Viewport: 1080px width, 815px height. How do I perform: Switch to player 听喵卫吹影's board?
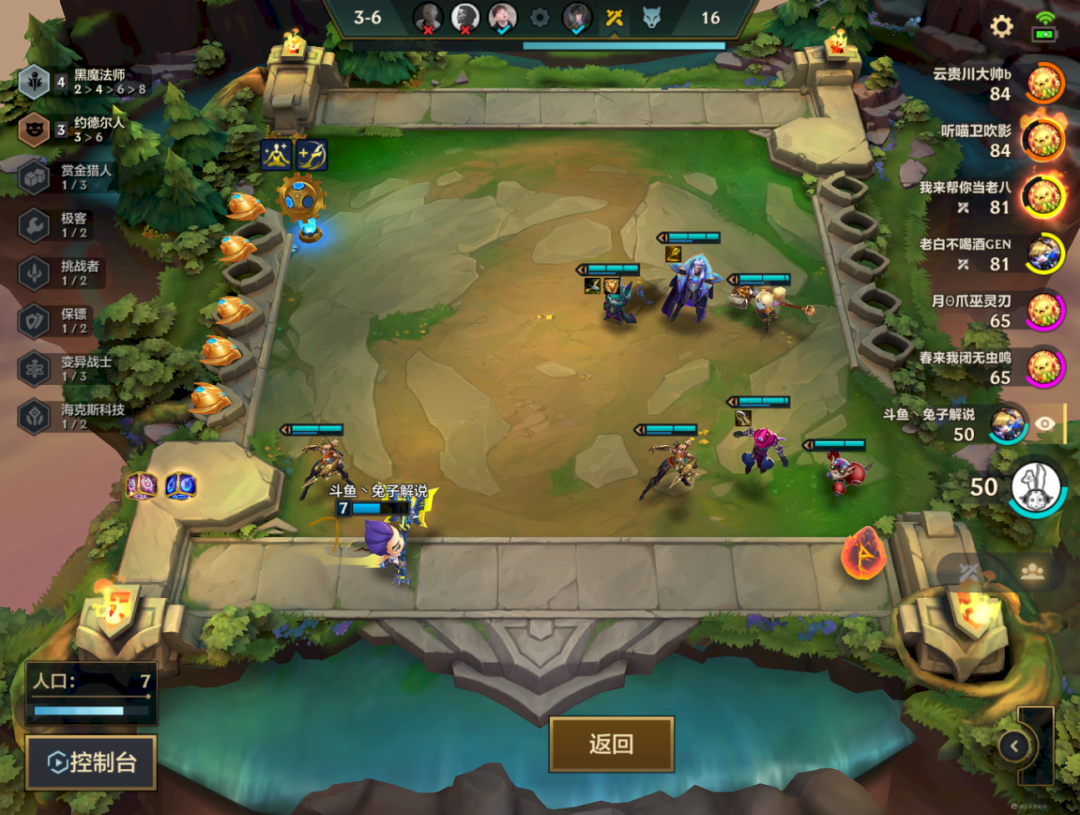coord(1043,140)
